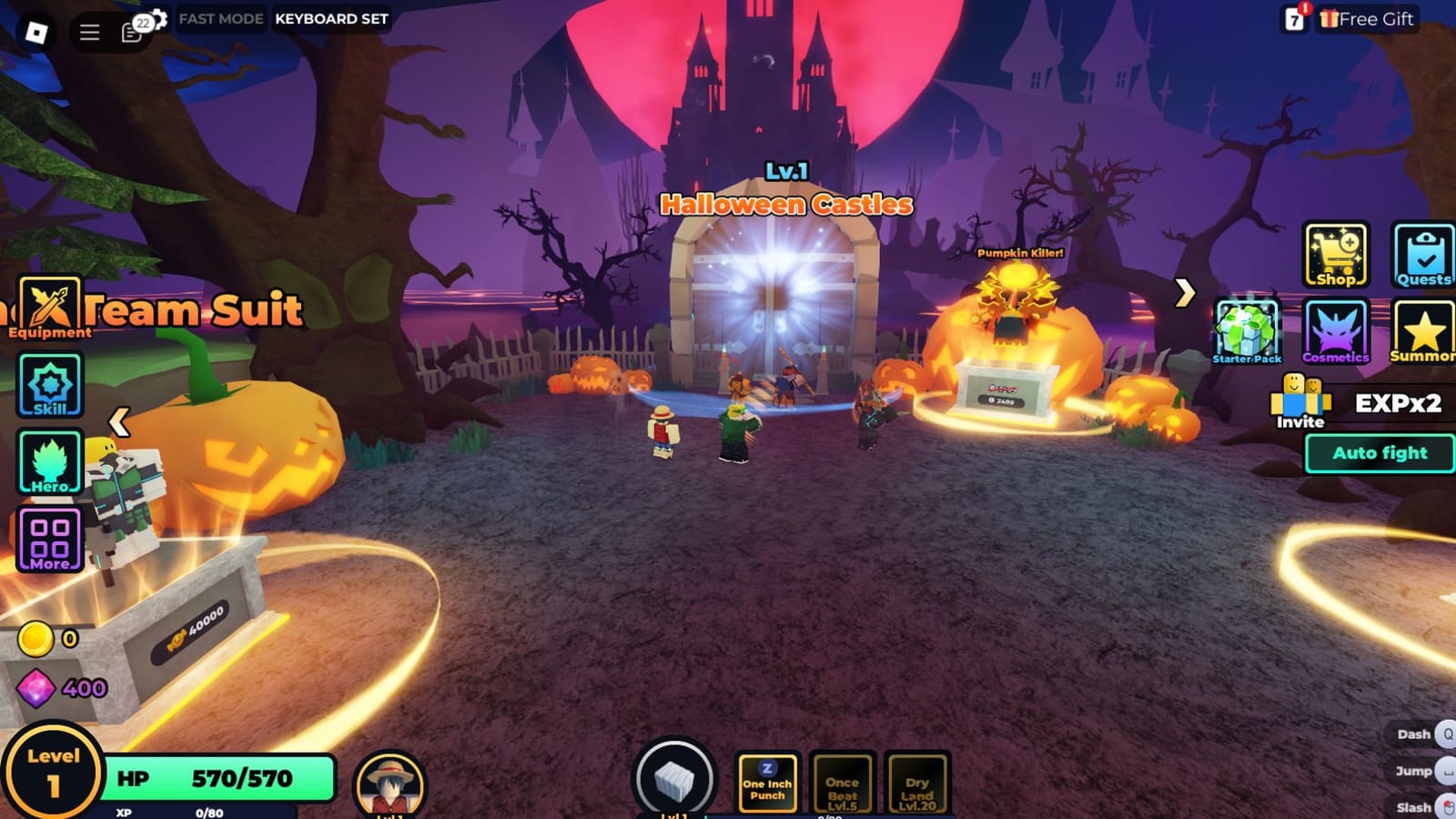Claim the Free Gift
This screenshot has width=1456, height=819.
click(1365, 18)
